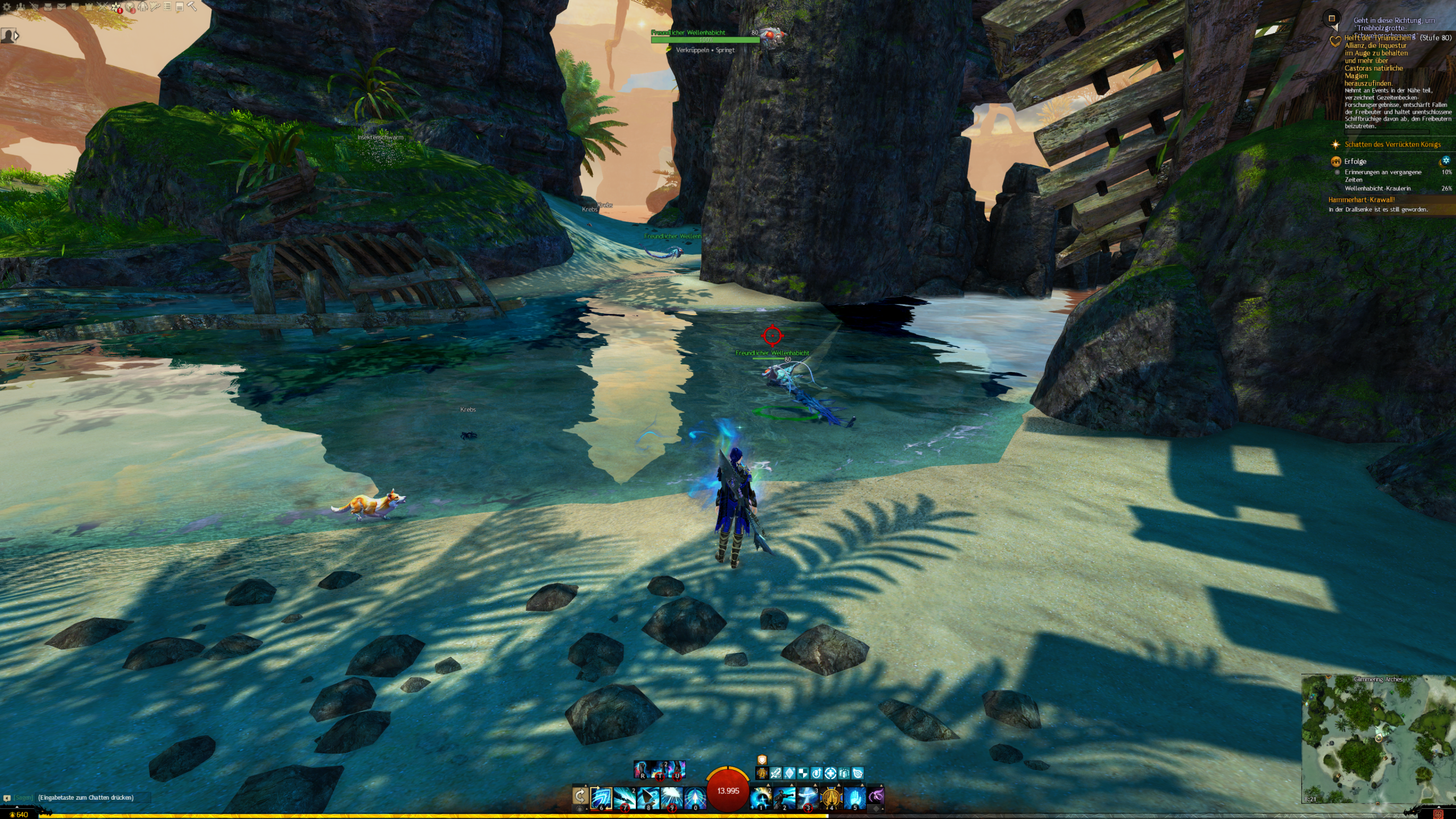Click the chat input field

(x=91, y=797)
